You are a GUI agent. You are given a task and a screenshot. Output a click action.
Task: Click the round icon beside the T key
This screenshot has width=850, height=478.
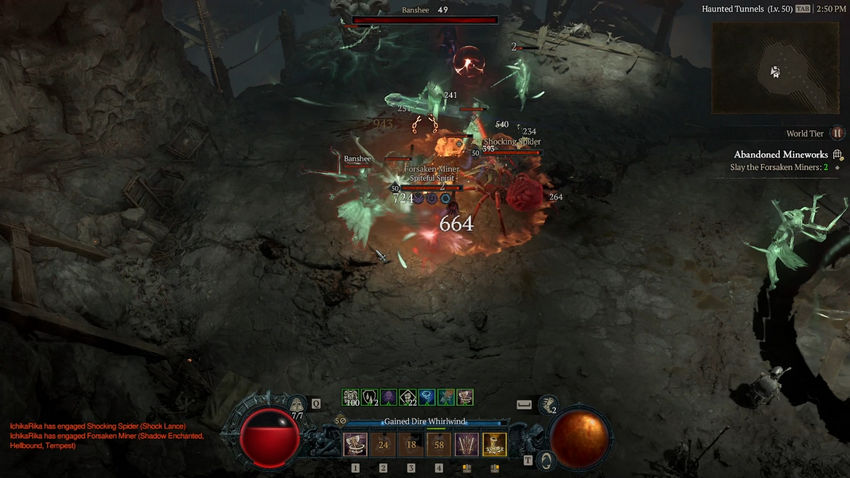point(547,460)
